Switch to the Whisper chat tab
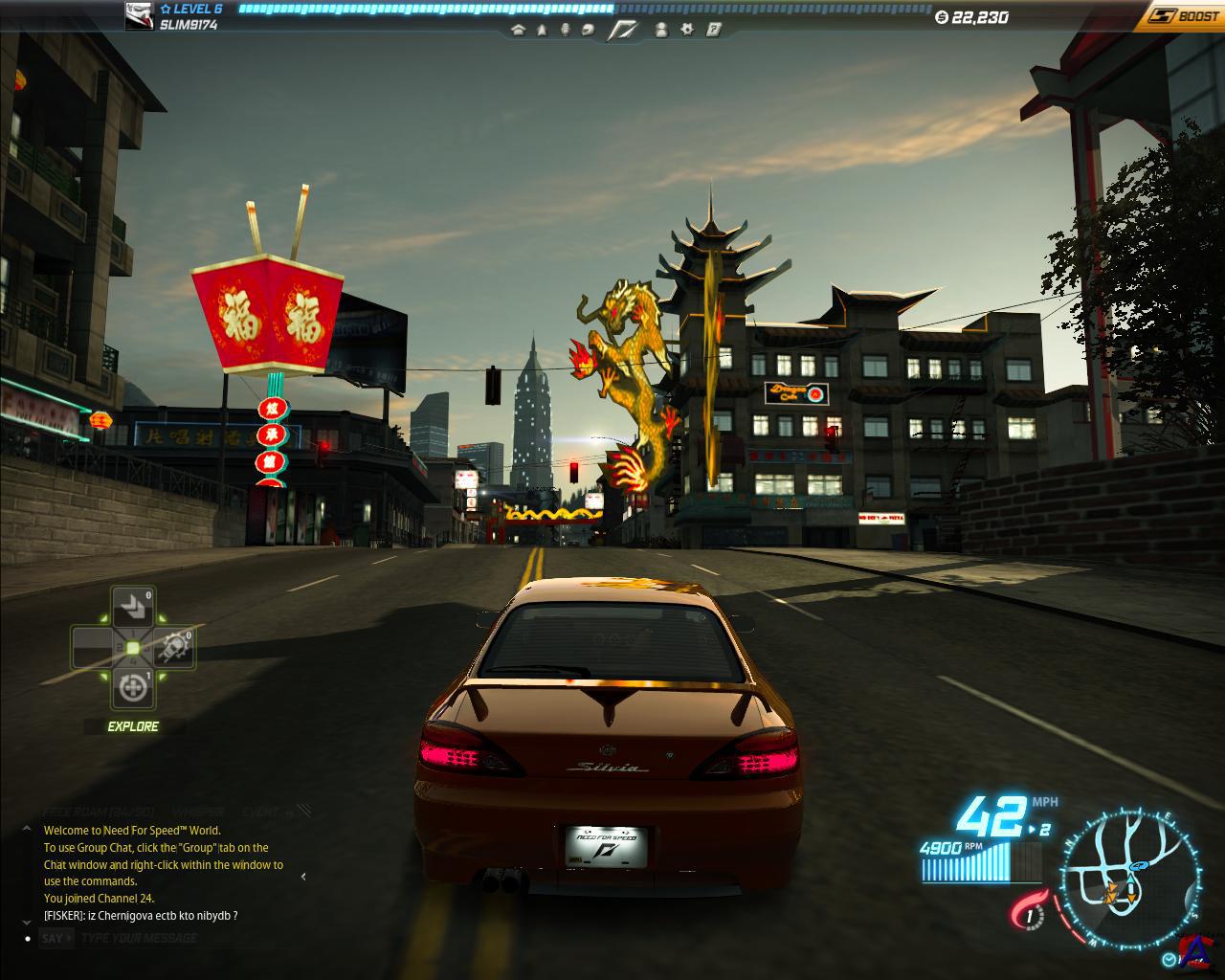The image size is (1225, 980). pos(198,813)
